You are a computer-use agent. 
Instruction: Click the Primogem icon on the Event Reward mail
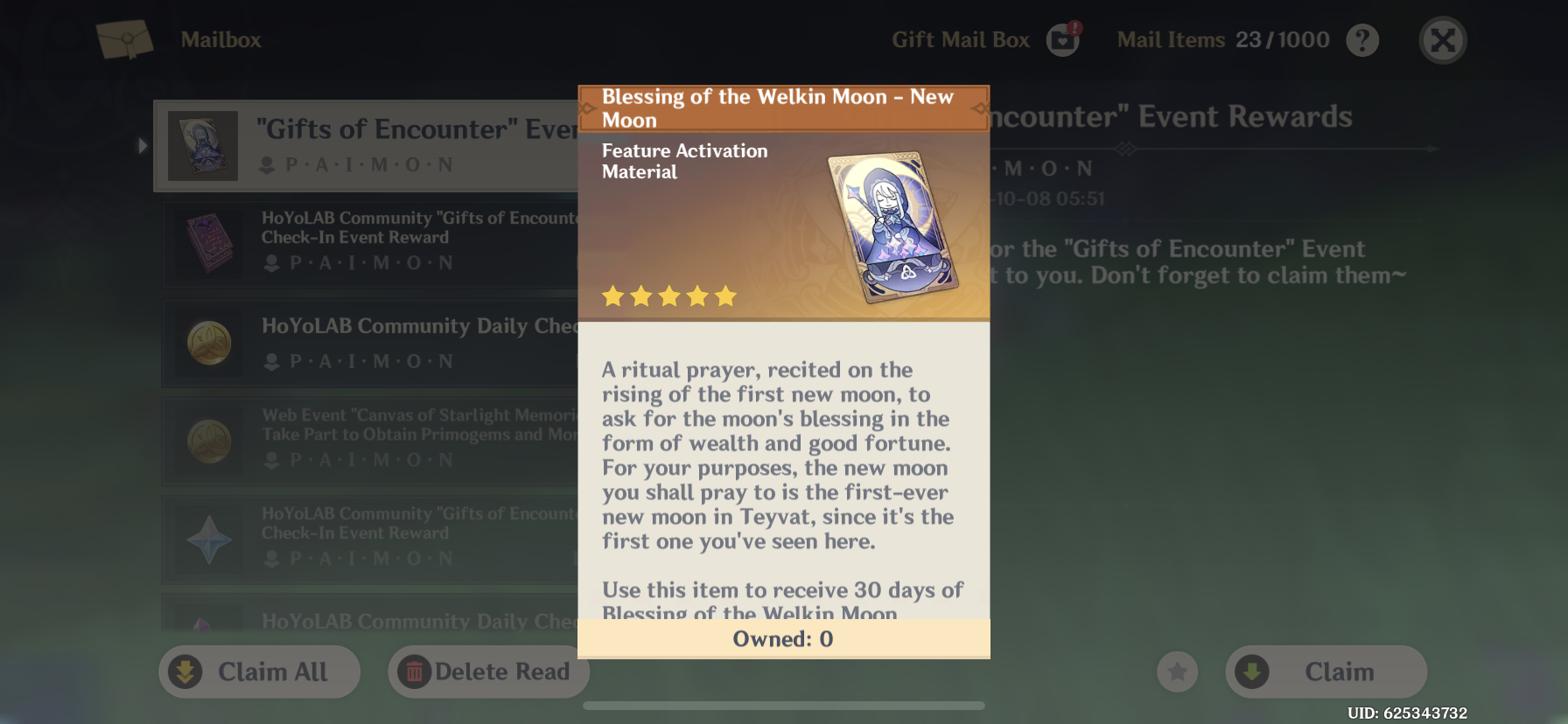(x=208, y=540)
